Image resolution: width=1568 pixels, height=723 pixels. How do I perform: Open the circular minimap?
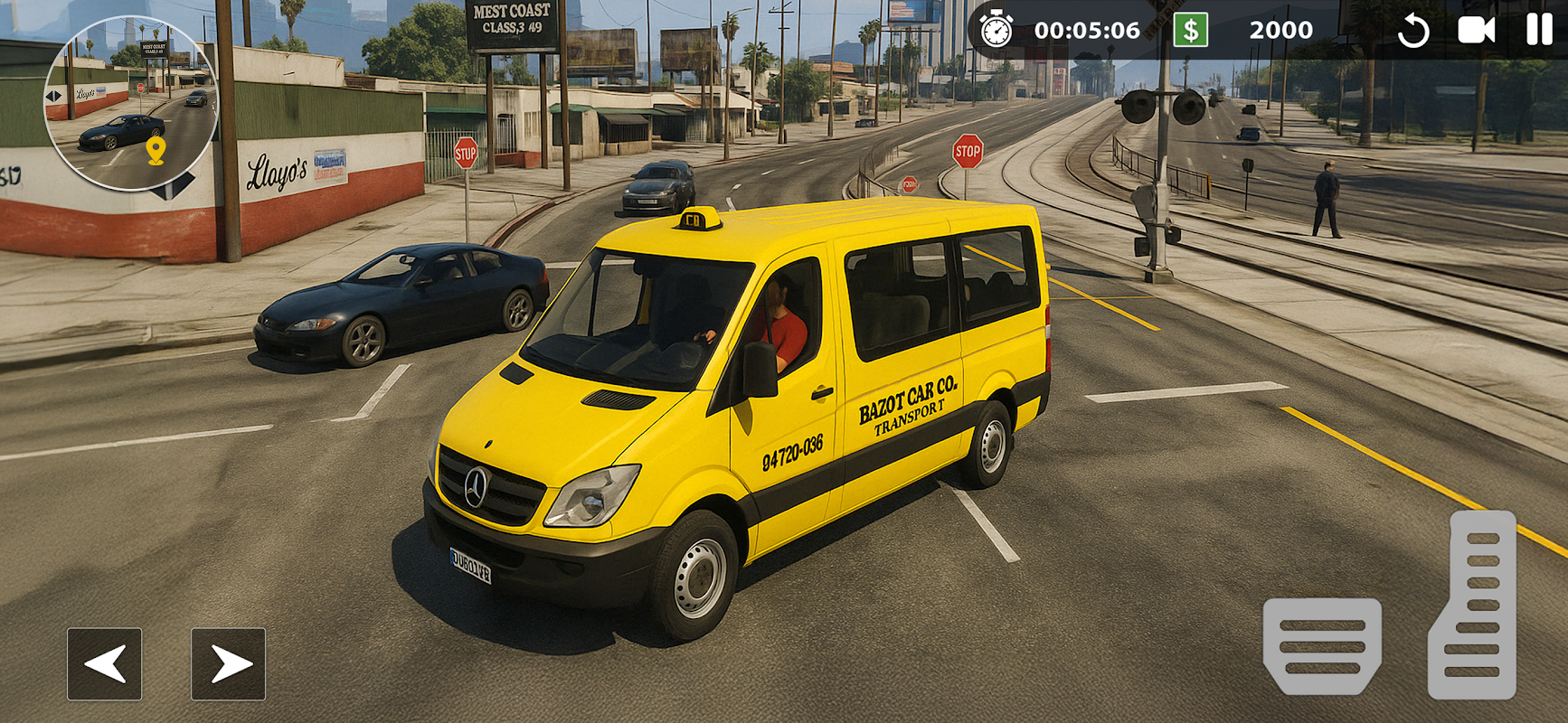(130, 104)
